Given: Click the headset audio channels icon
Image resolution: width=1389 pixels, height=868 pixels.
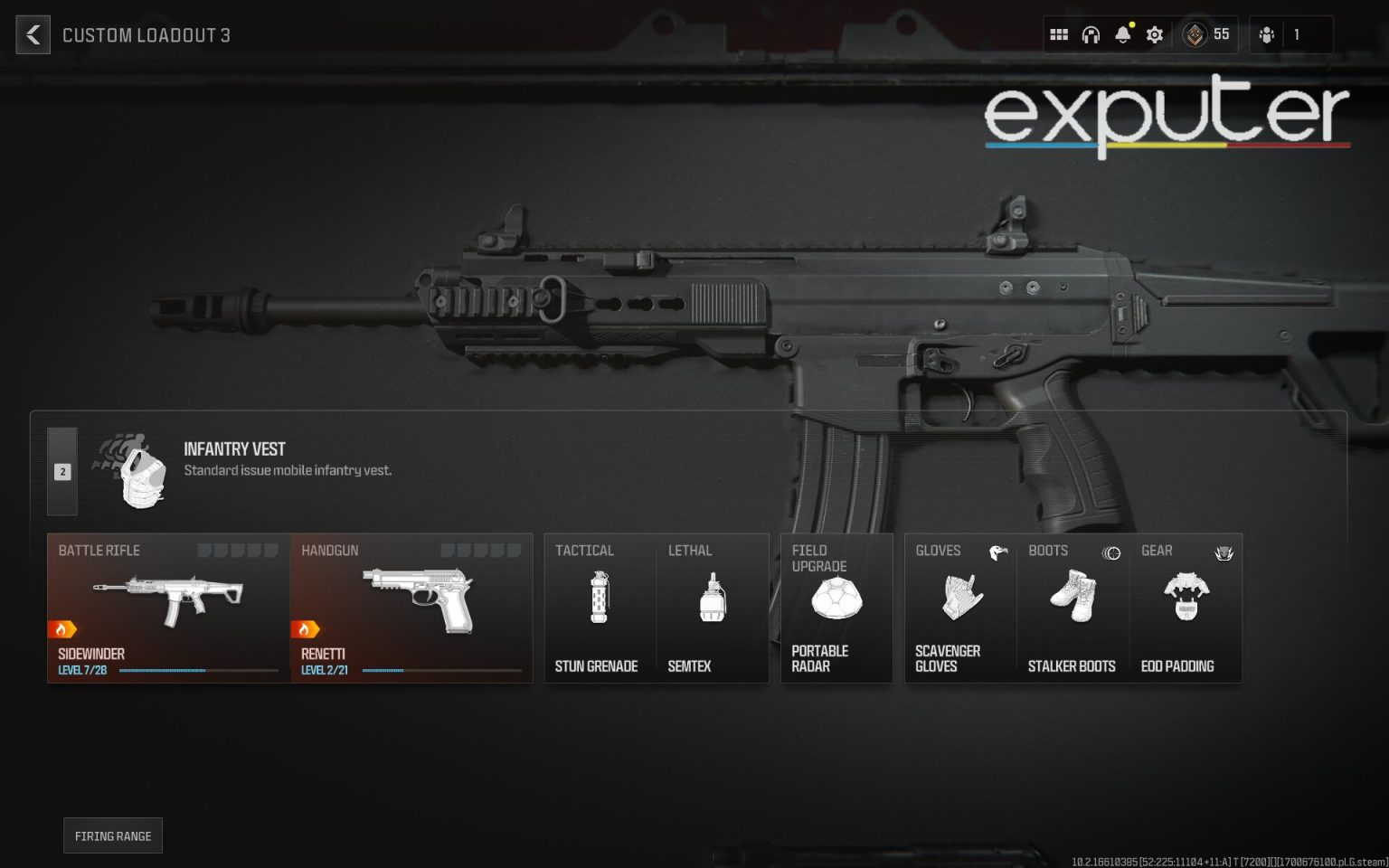Looking at the screenshot, I should click(x=1091, y=34).
